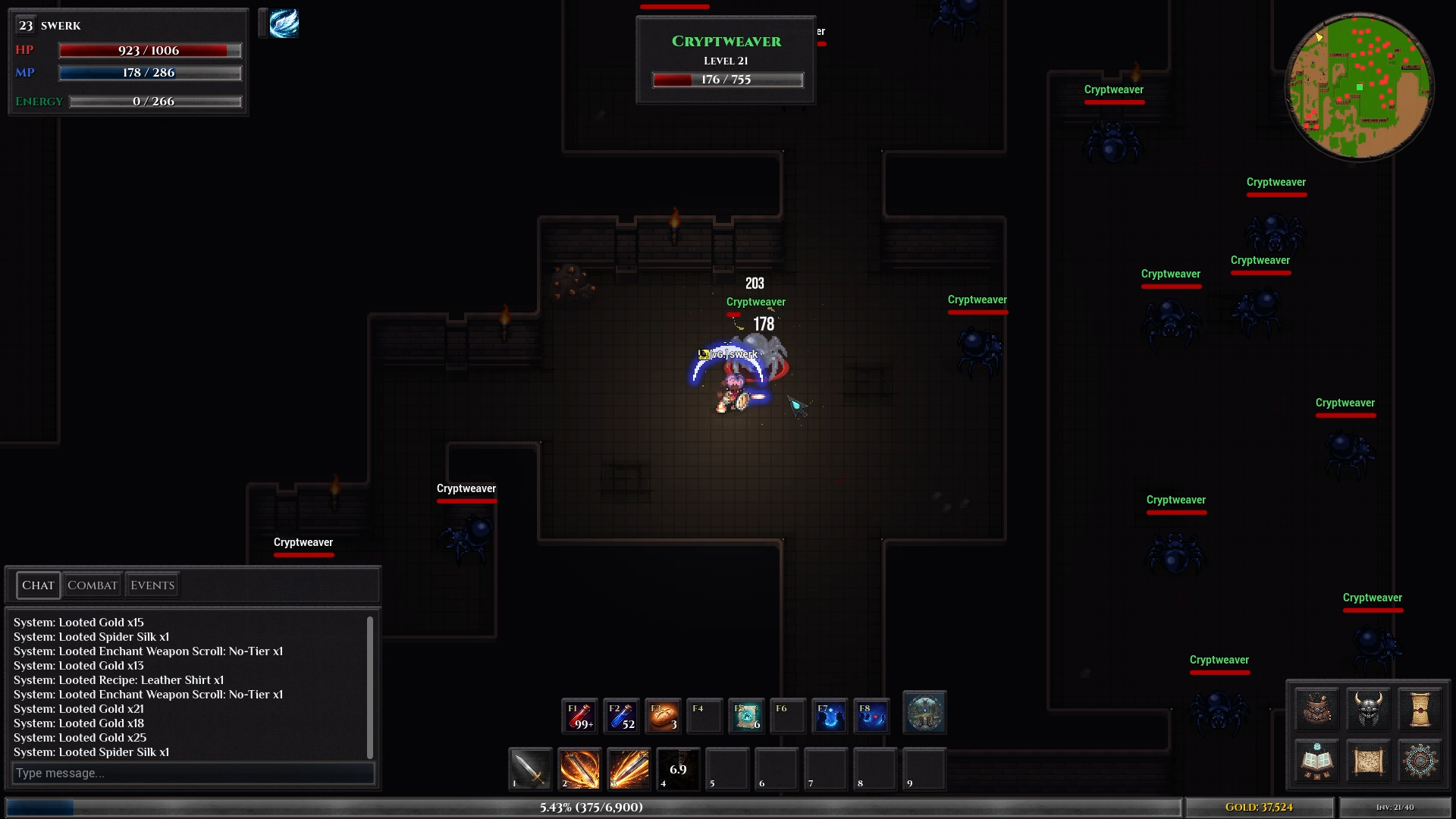Click the graveyard portal icon beside the hotbar
Image resolution: width=1456 pixels, height=819 pixels.
coord(924,714)
